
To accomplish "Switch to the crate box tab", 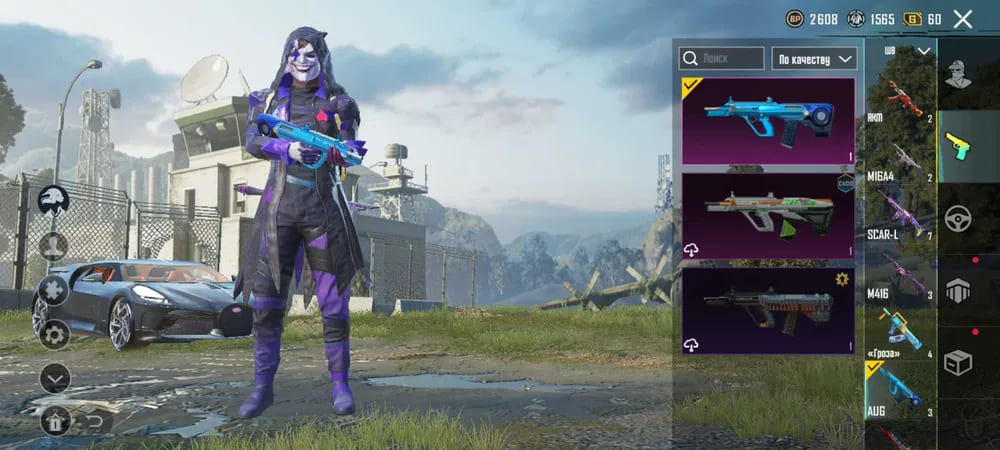I will click(958, 363).
